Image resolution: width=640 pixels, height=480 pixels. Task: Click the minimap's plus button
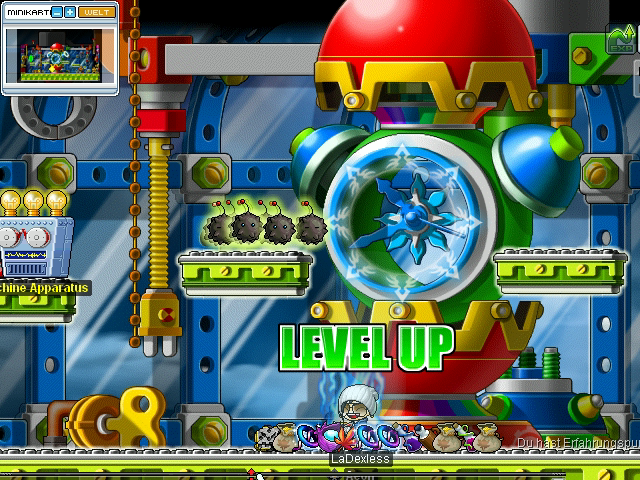(x=70, y=12)
